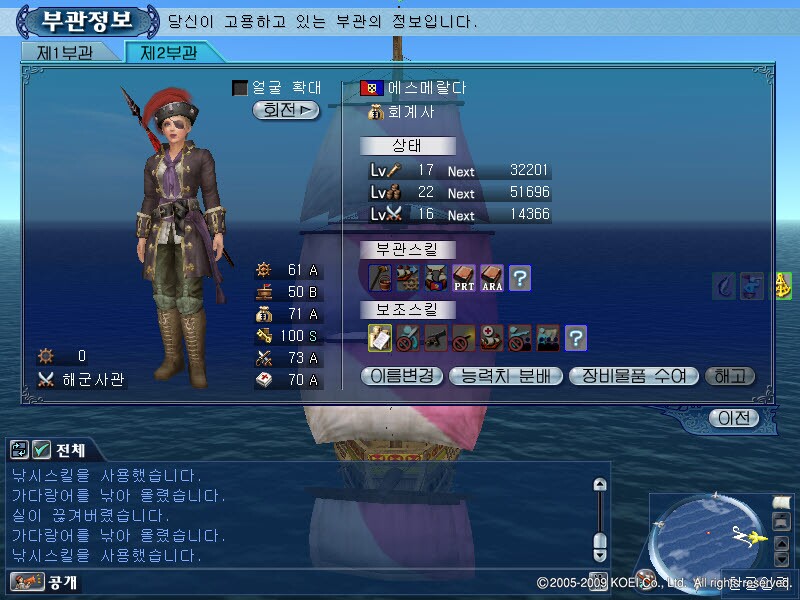Click the question mark in 보조스킬 row

pos(575,338)
